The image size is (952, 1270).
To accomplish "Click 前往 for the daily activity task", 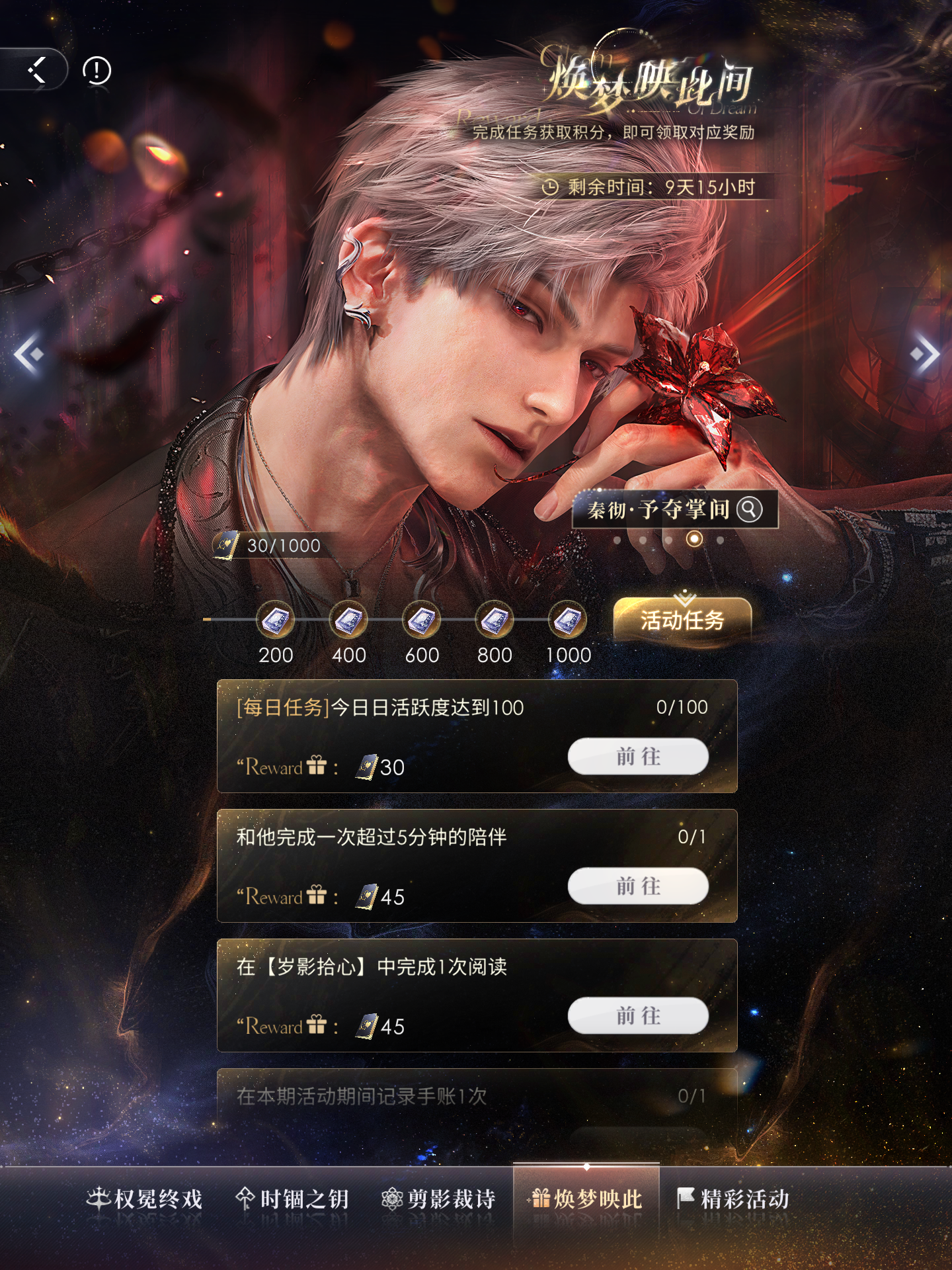I will [x=638, y=756].
